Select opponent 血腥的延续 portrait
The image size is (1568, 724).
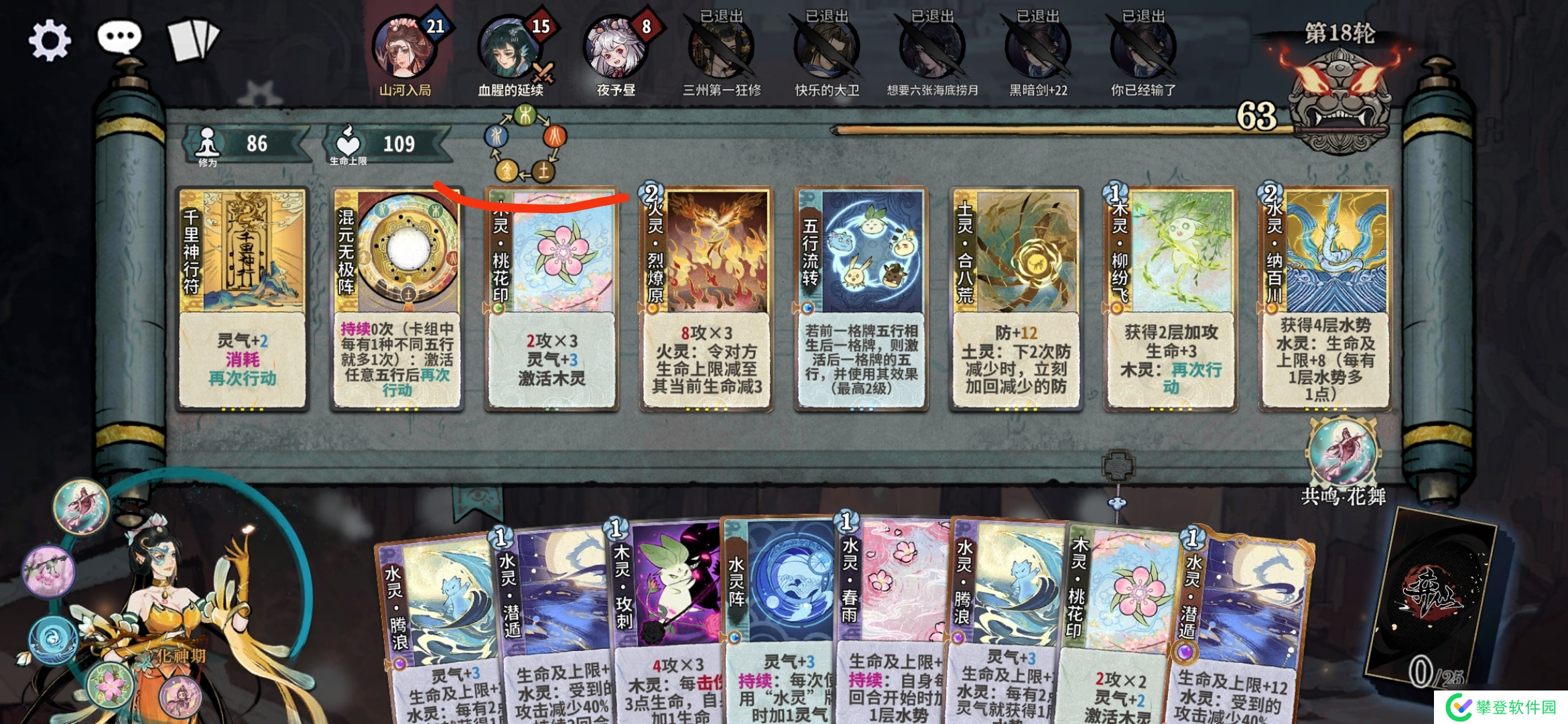[510, 48]
